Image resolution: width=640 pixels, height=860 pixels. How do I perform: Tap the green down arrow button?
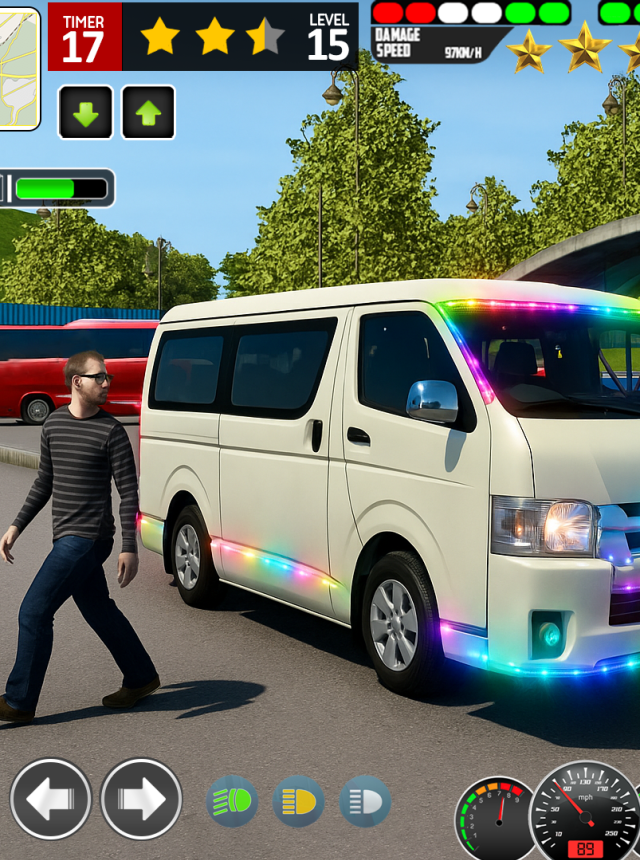86,112
